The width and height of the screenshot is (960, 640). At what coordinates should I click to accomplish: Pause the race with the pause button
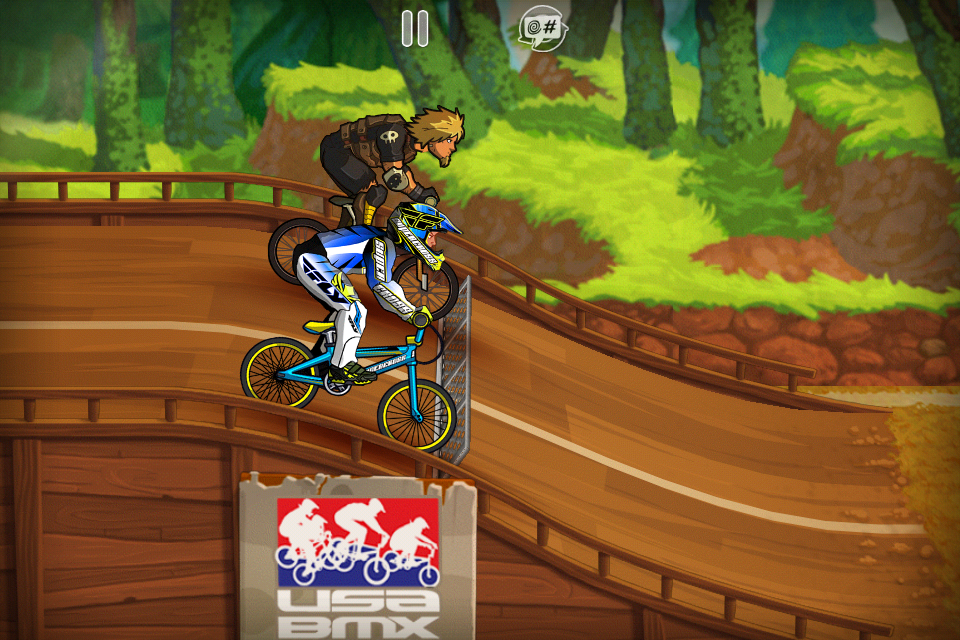coord(415,28)
